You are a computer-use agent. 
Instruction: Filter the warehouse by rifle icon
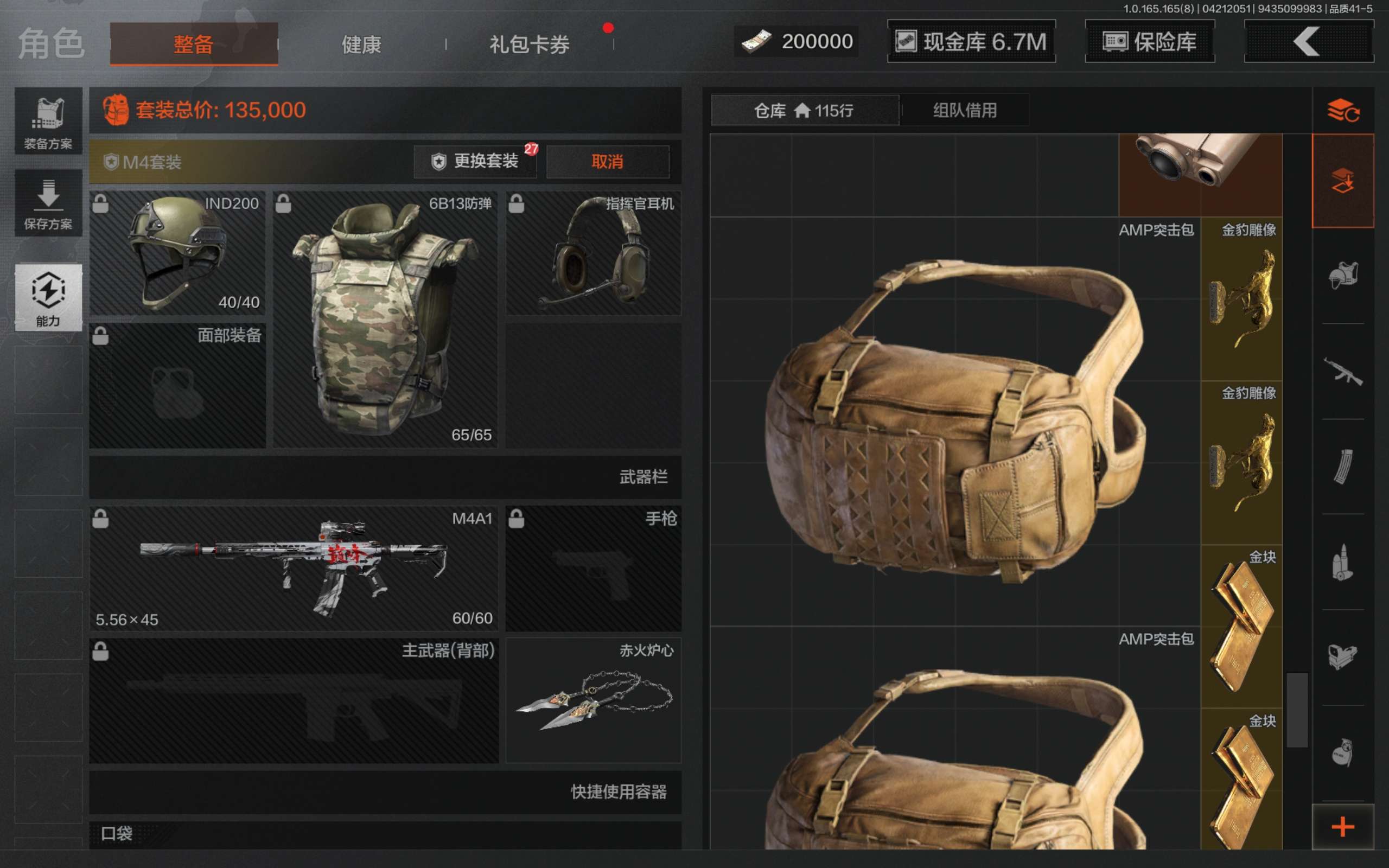tap(1342, 372)
